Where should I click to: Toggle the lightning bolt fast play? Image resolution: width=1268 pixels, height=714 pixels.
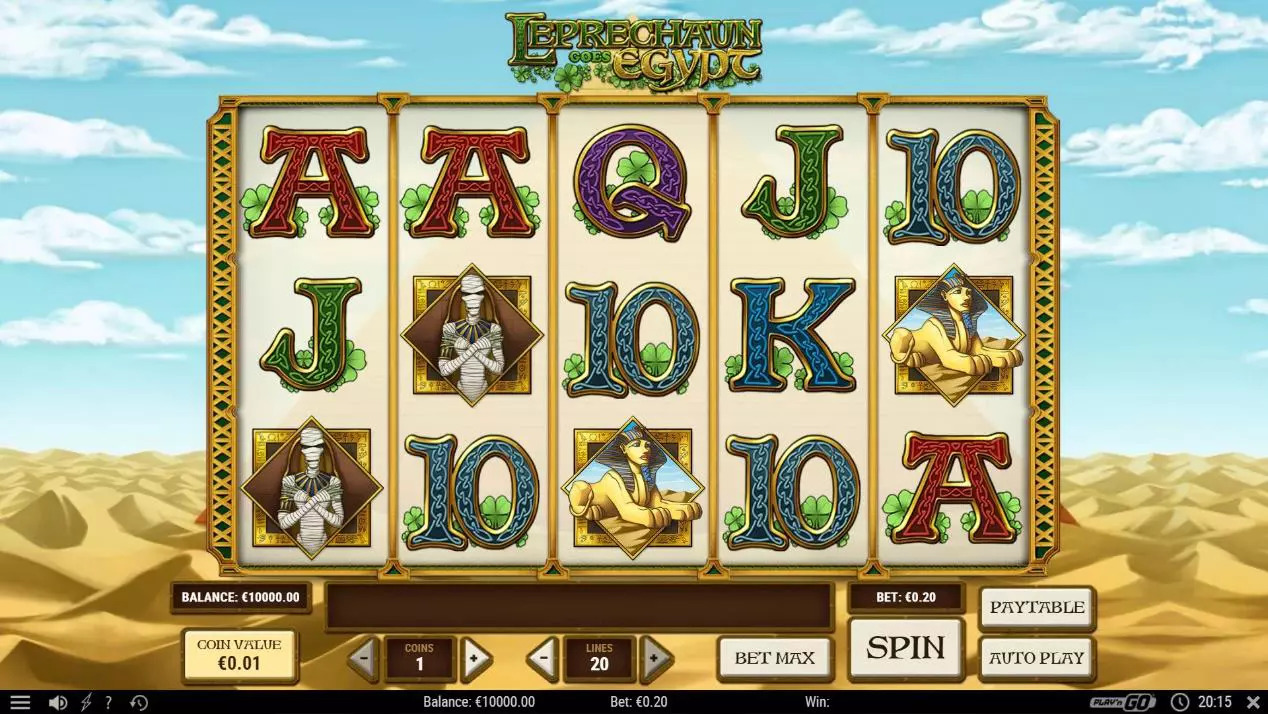pyautogui.click(x=86, y=703)
